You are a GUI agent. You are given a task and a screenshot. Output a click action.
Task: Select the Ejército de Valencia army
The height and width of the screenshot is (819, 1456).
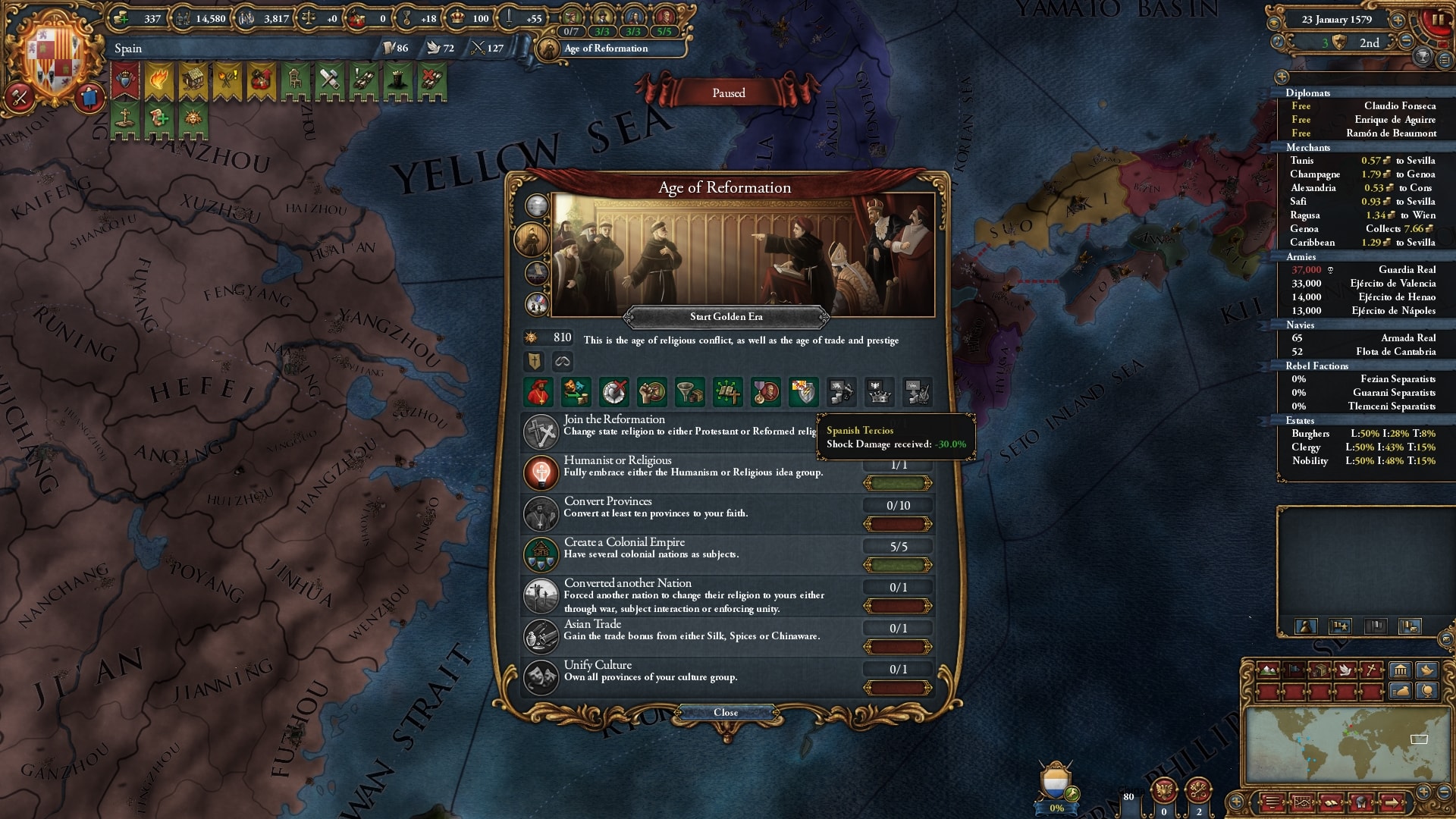click(1363, 283)
